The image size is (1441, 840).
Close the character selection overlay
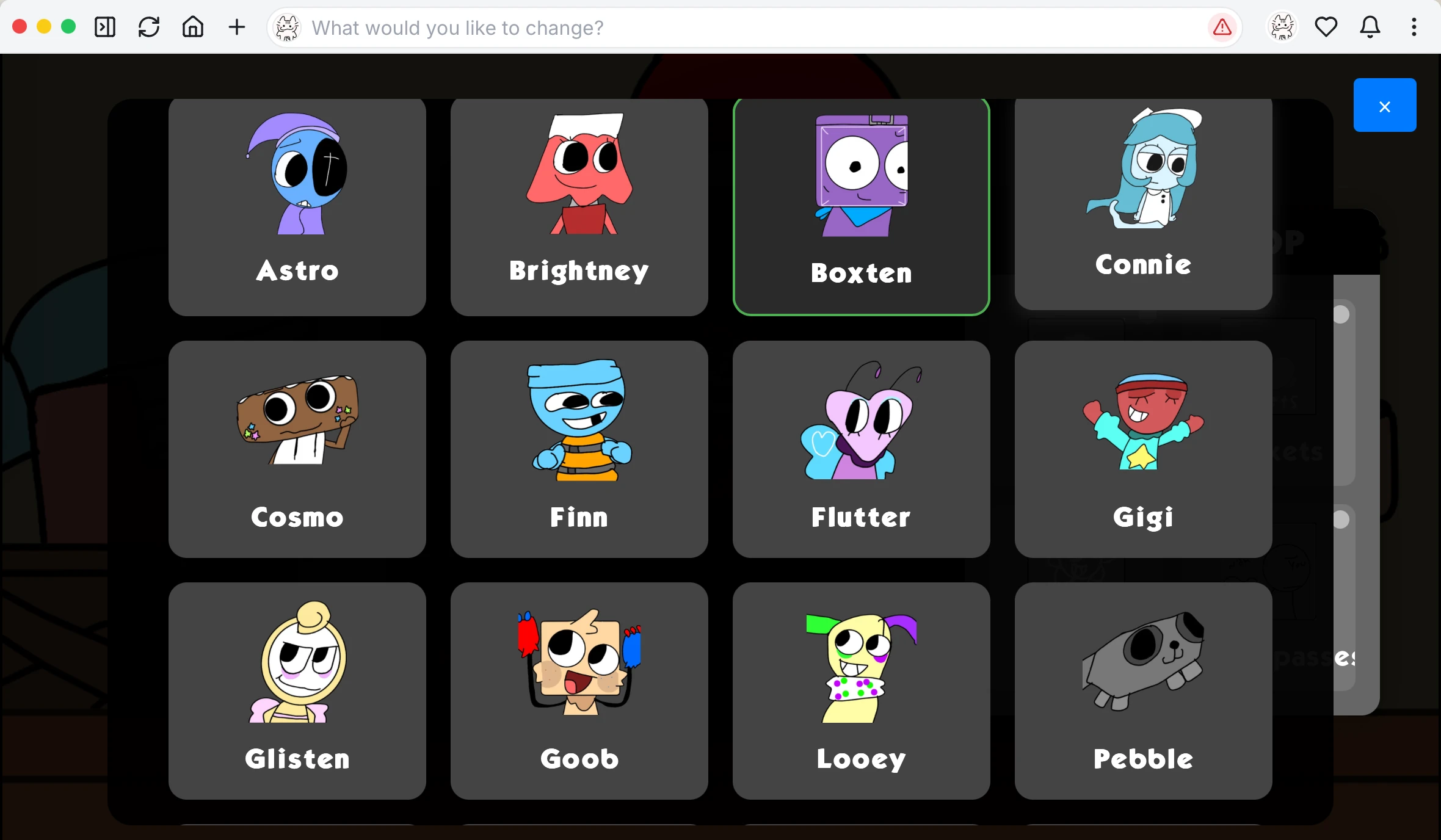tap(1384, 106)
